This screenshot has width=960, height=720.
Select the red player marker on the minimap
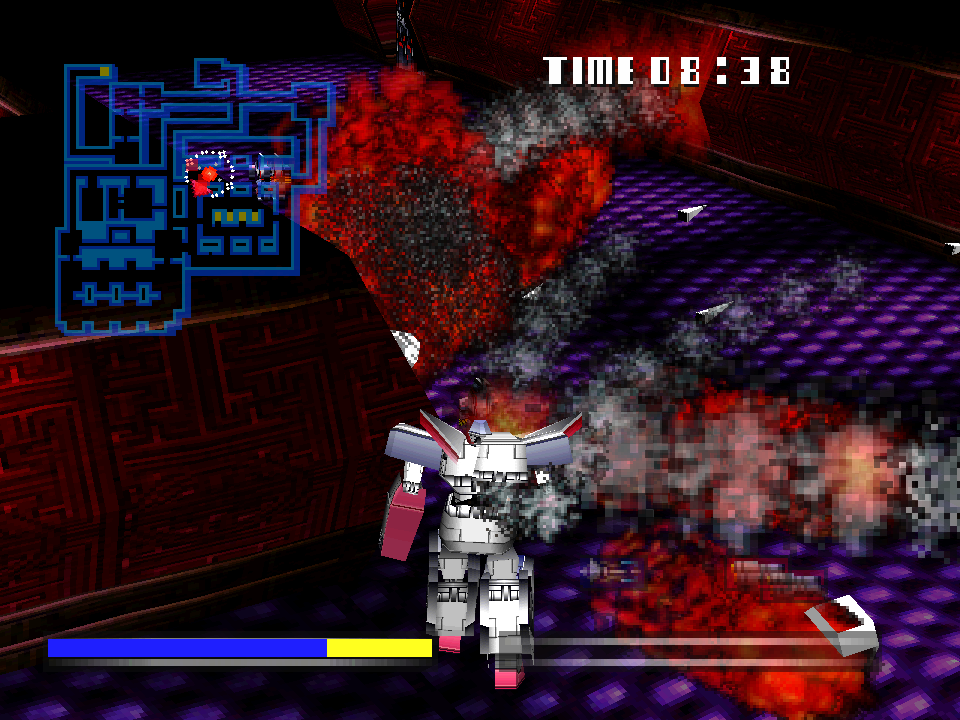coord(207,176)
